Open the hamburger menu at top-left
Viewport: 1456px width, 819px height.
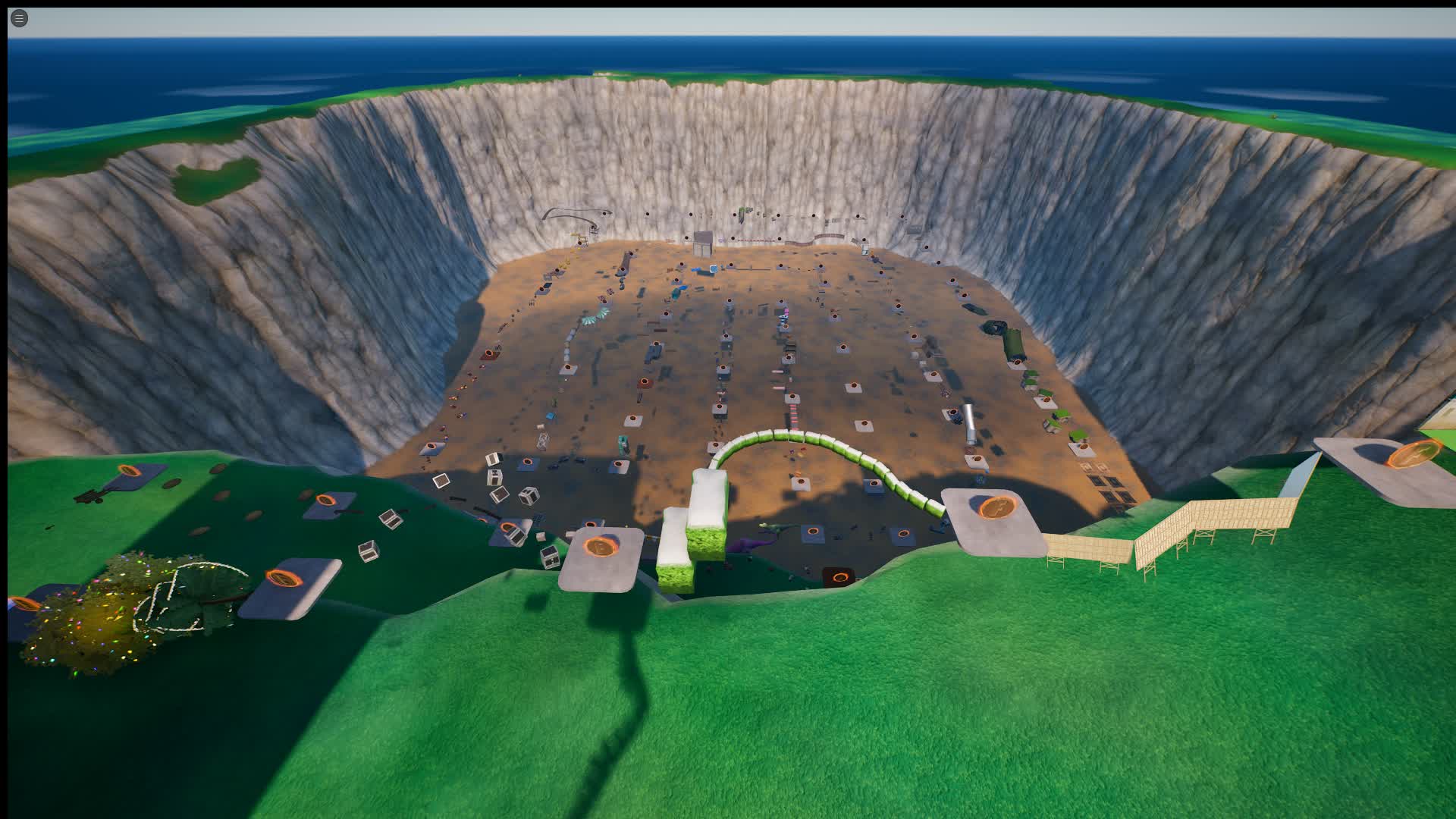pyautogui.click(x=18, y=18)
